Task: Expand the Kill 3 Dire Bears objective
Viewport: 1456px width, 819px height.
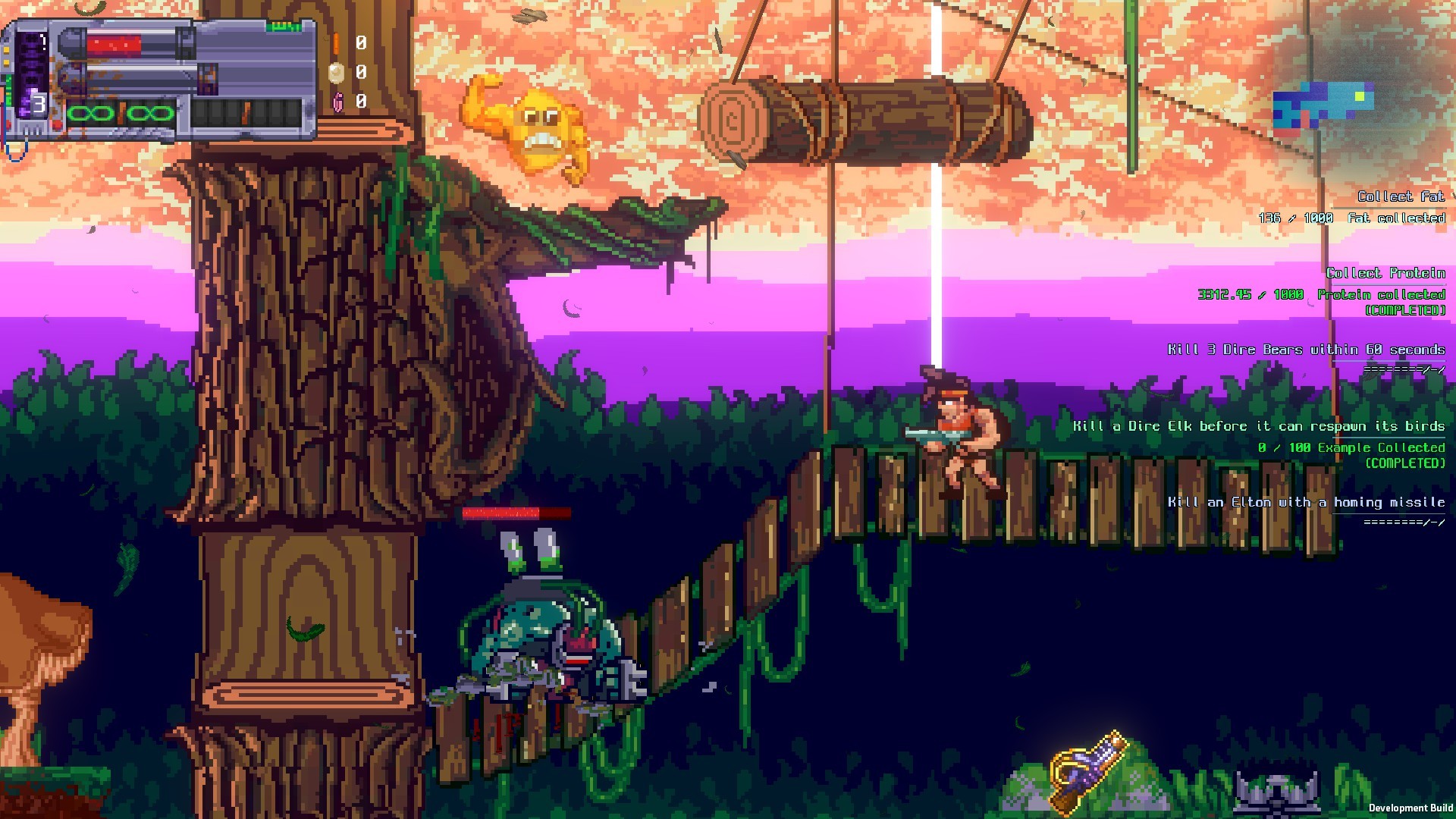Action: click(1308, 350)
